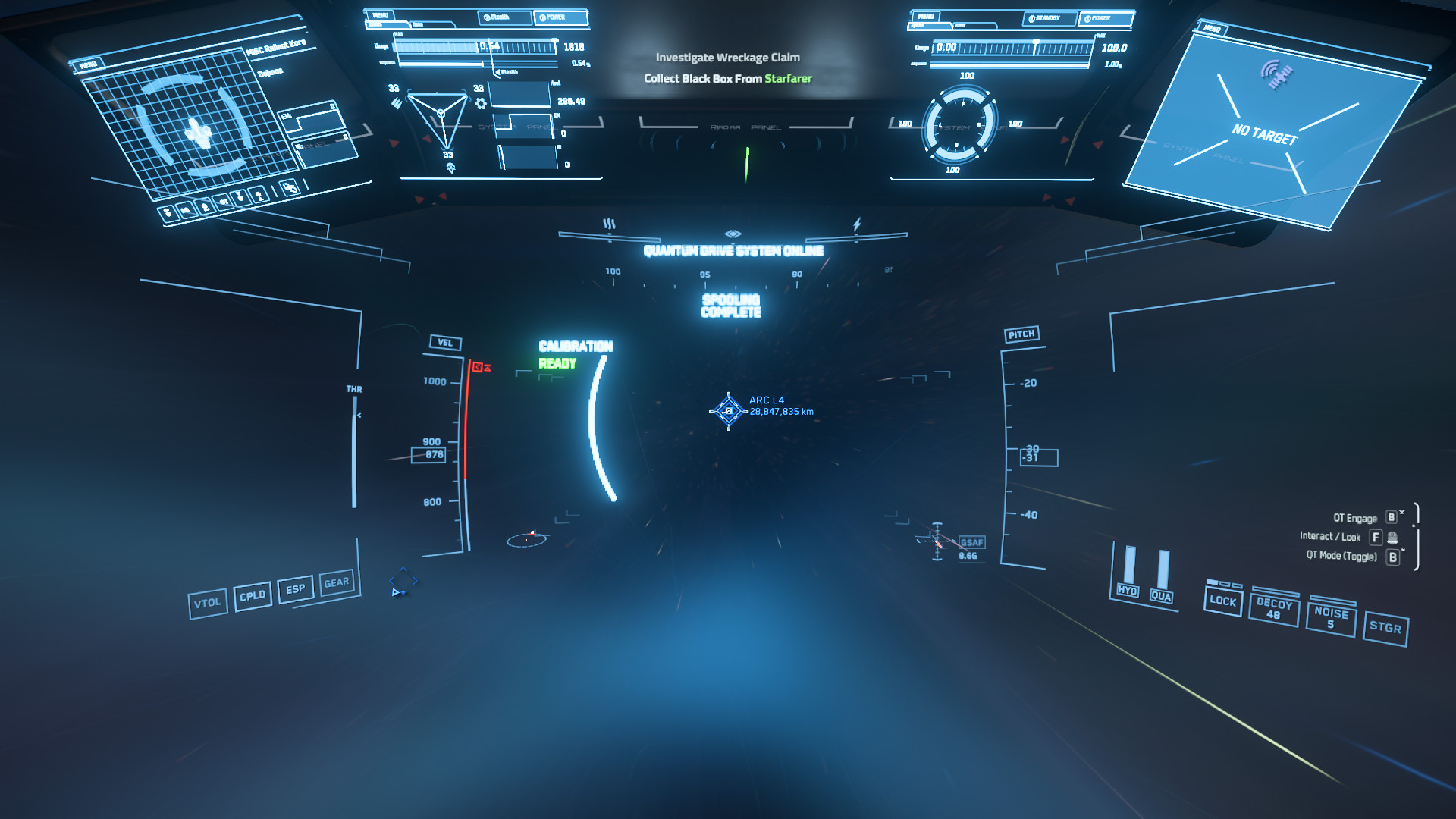Click the gear icon beside the shield display
Viewport: 1456px width, 819px height.
(x=480, y=103)
